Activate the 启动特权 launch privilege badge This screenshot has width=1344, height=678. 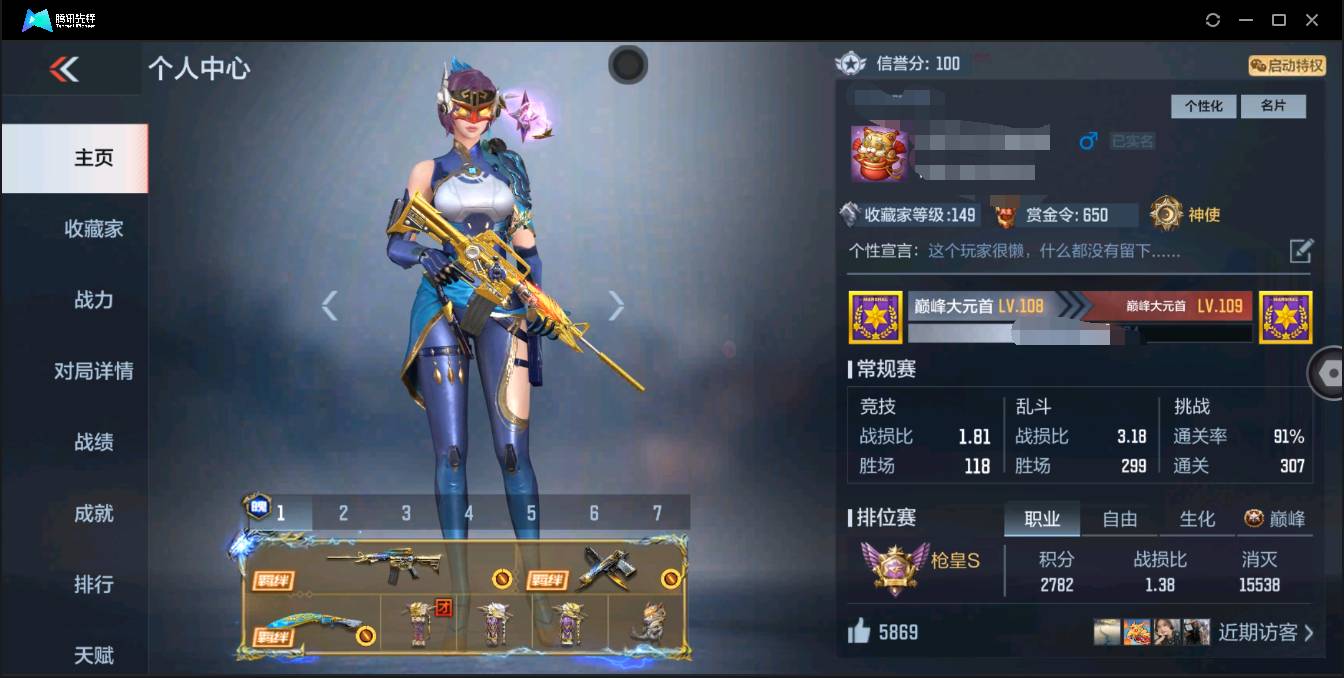pos(1287,66)
